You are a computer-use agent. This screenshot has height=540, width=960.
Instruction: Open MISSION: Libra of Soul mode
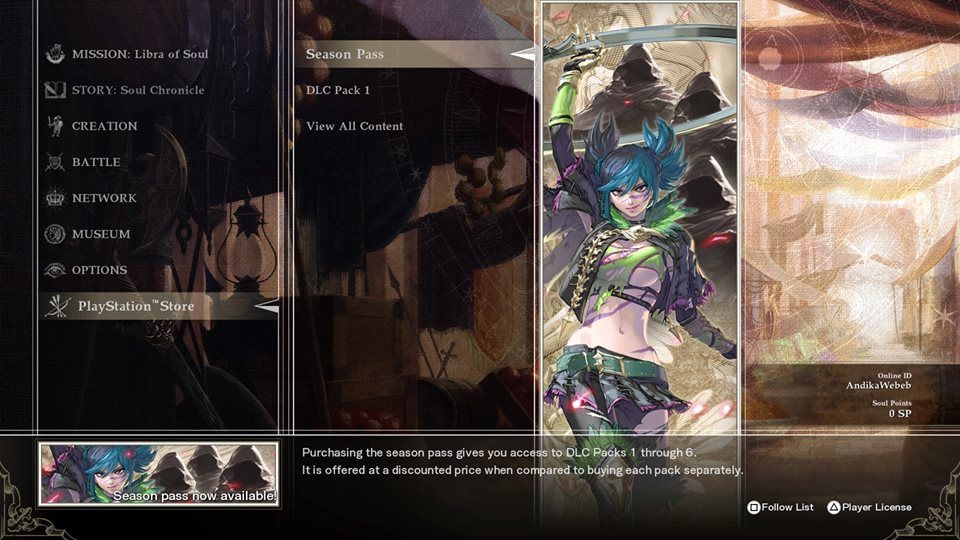pyautogui.click(x=139, y=54)
